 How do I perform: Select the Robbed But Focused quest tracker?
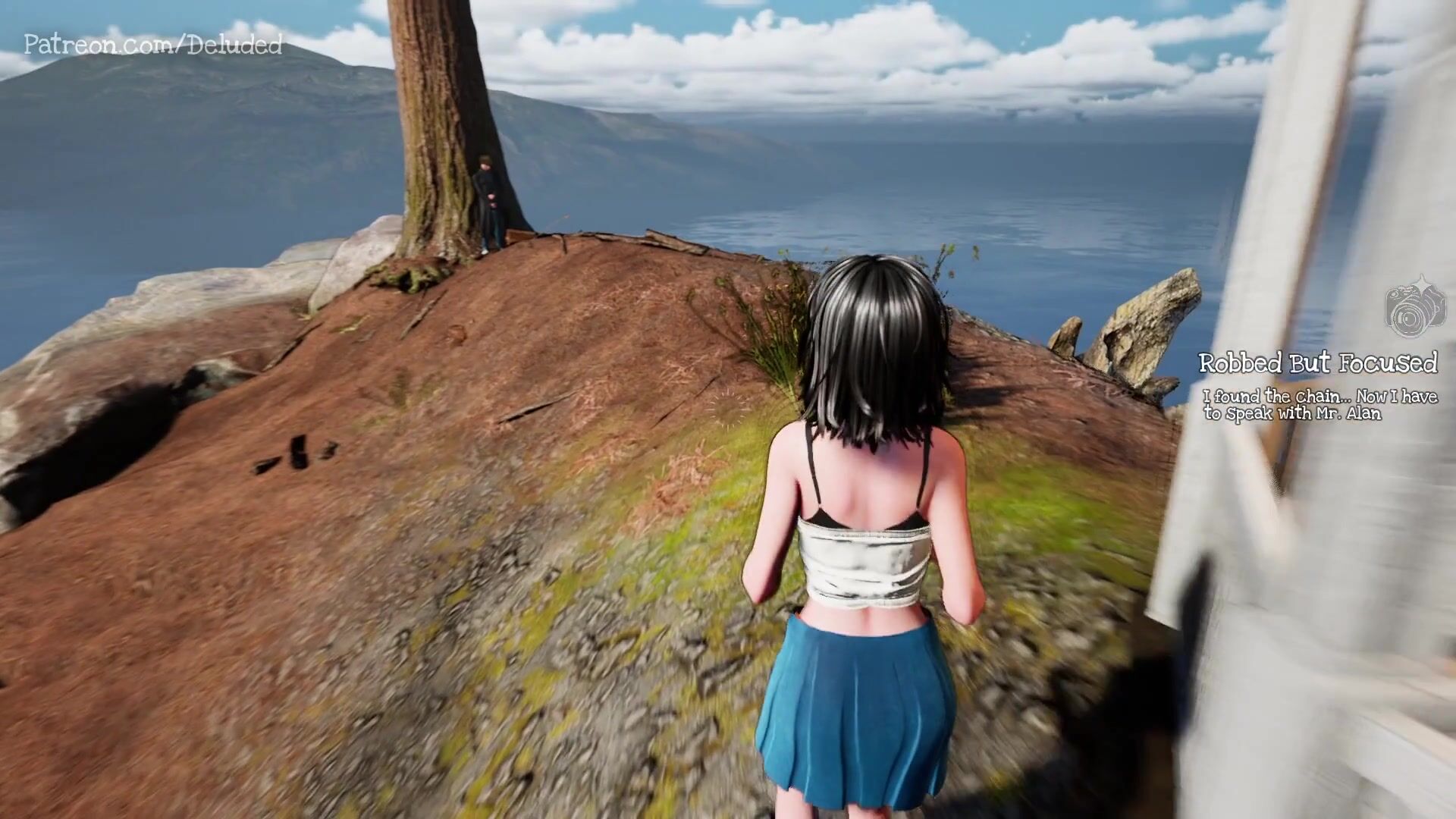click(1317, 364)
